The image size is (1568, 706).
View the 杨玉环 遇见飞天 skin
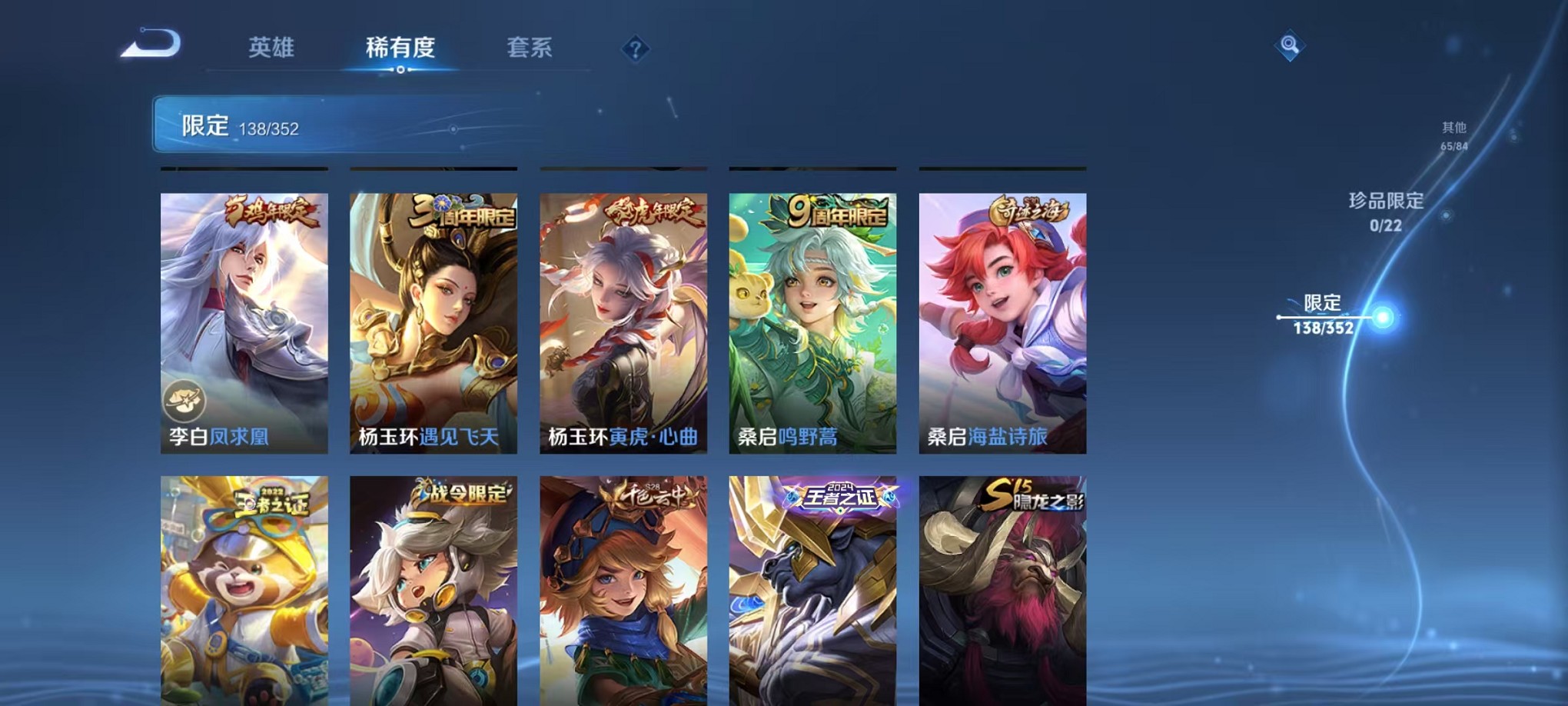coord(433,323)
